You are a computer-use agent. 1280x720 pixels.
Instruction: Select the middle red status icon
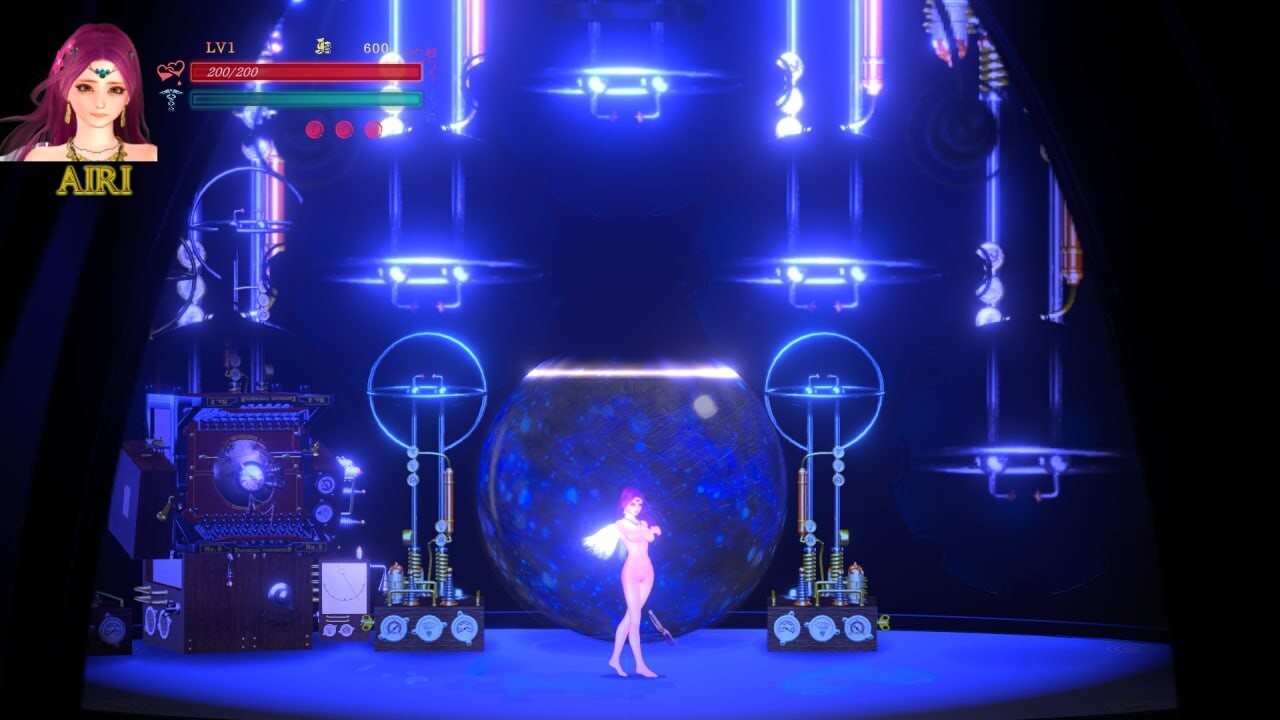(343, 128)
